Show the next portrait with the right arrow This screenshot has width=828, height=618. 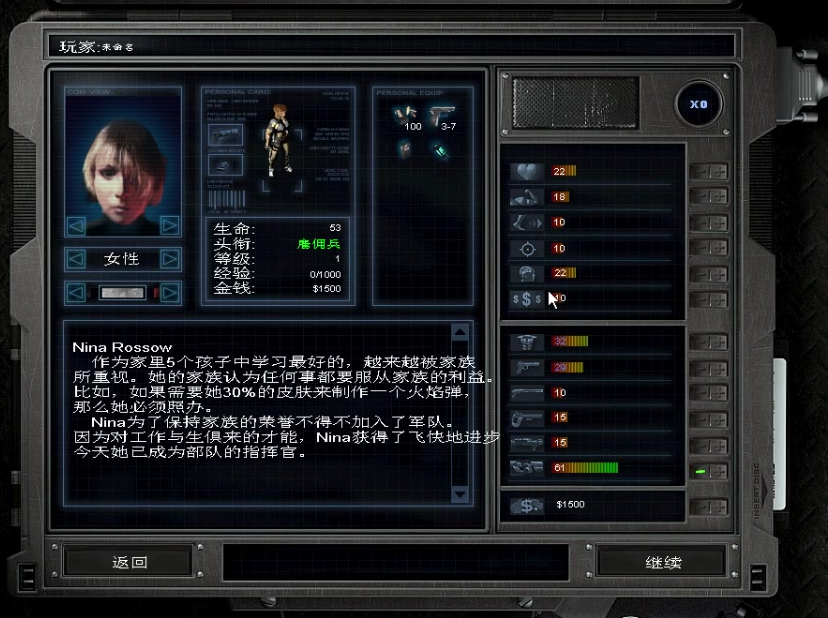point(171,225)
